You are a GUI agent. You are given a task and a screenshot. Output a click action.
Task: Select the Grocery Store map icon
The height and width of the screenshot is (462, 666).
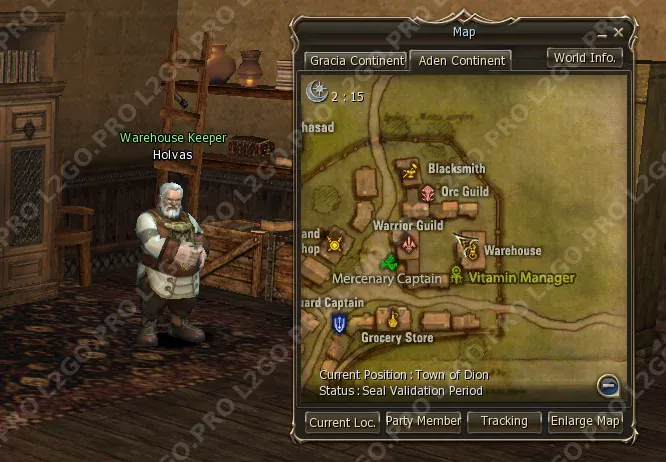[394, 322]
